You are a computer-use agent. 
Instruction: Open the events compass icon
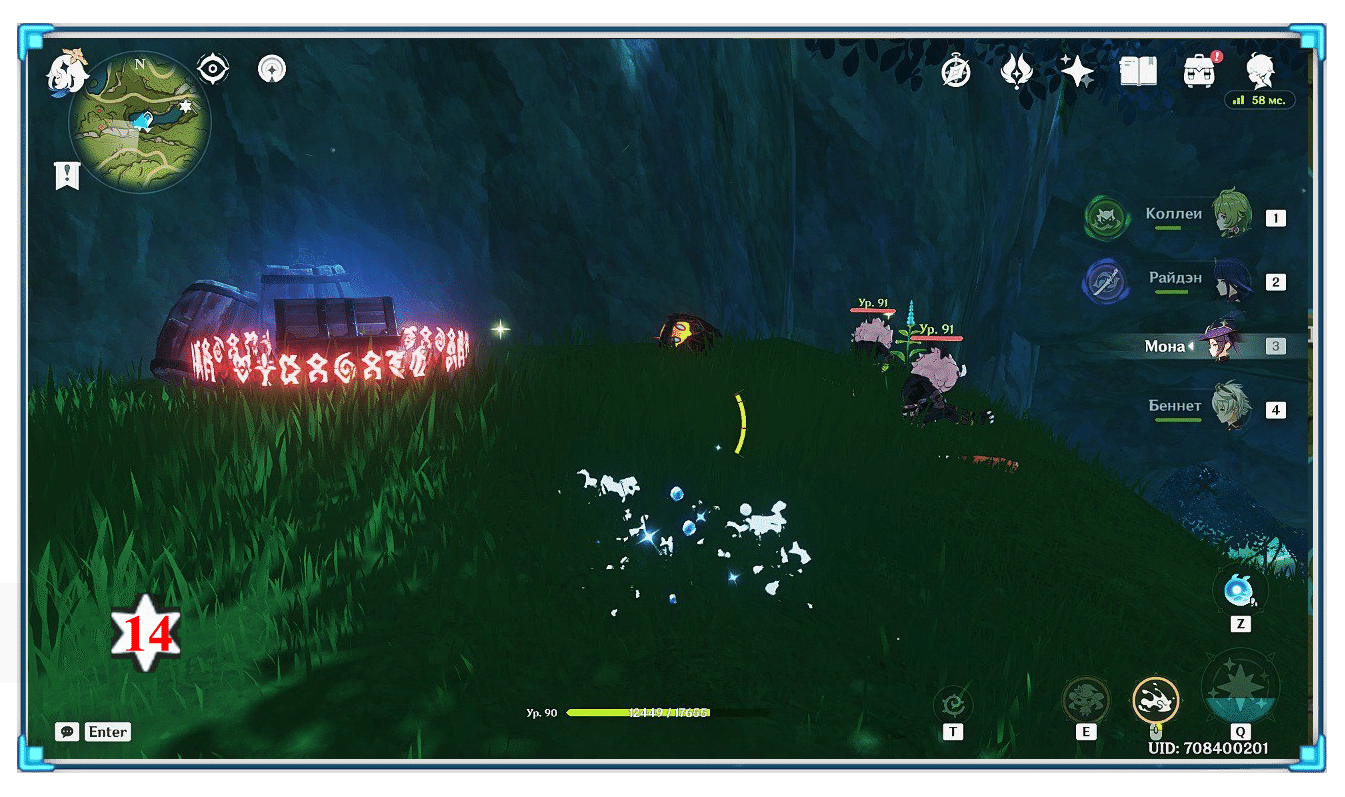tap(956, 72)
